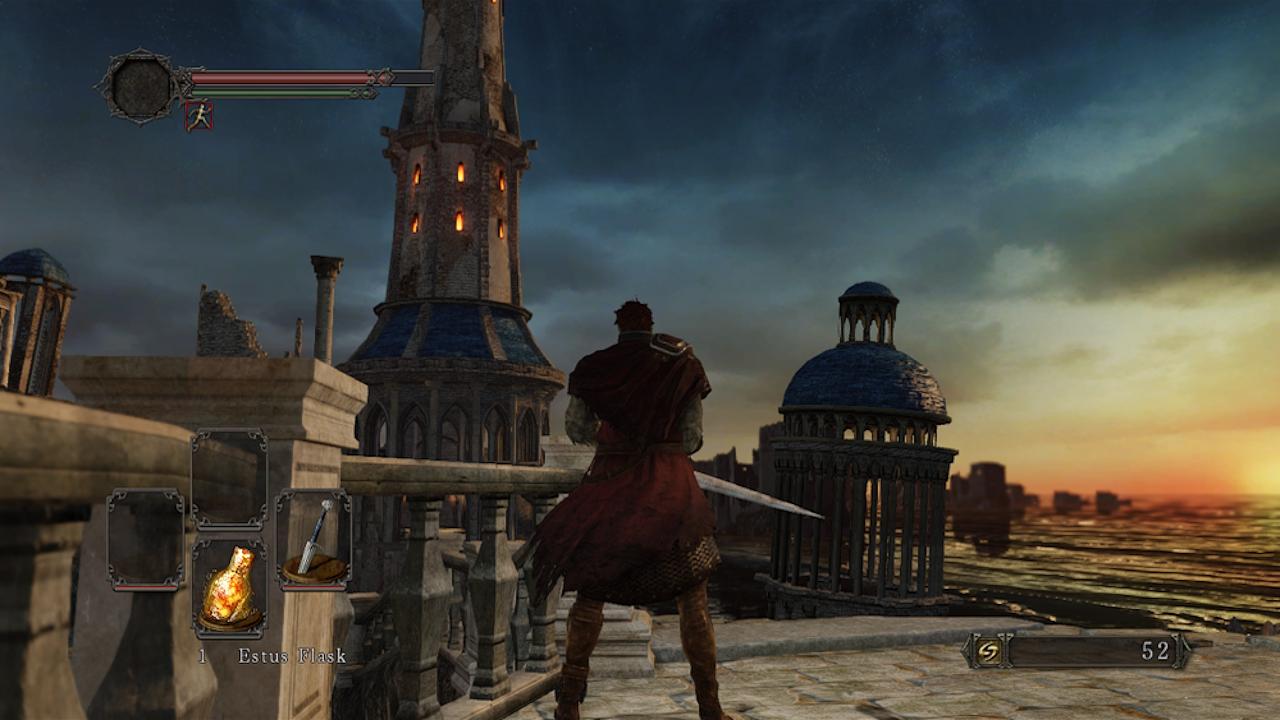The image size is (1280, 720).
Task: Select the Estus Flask label text
Action: [x=291, y=657]
